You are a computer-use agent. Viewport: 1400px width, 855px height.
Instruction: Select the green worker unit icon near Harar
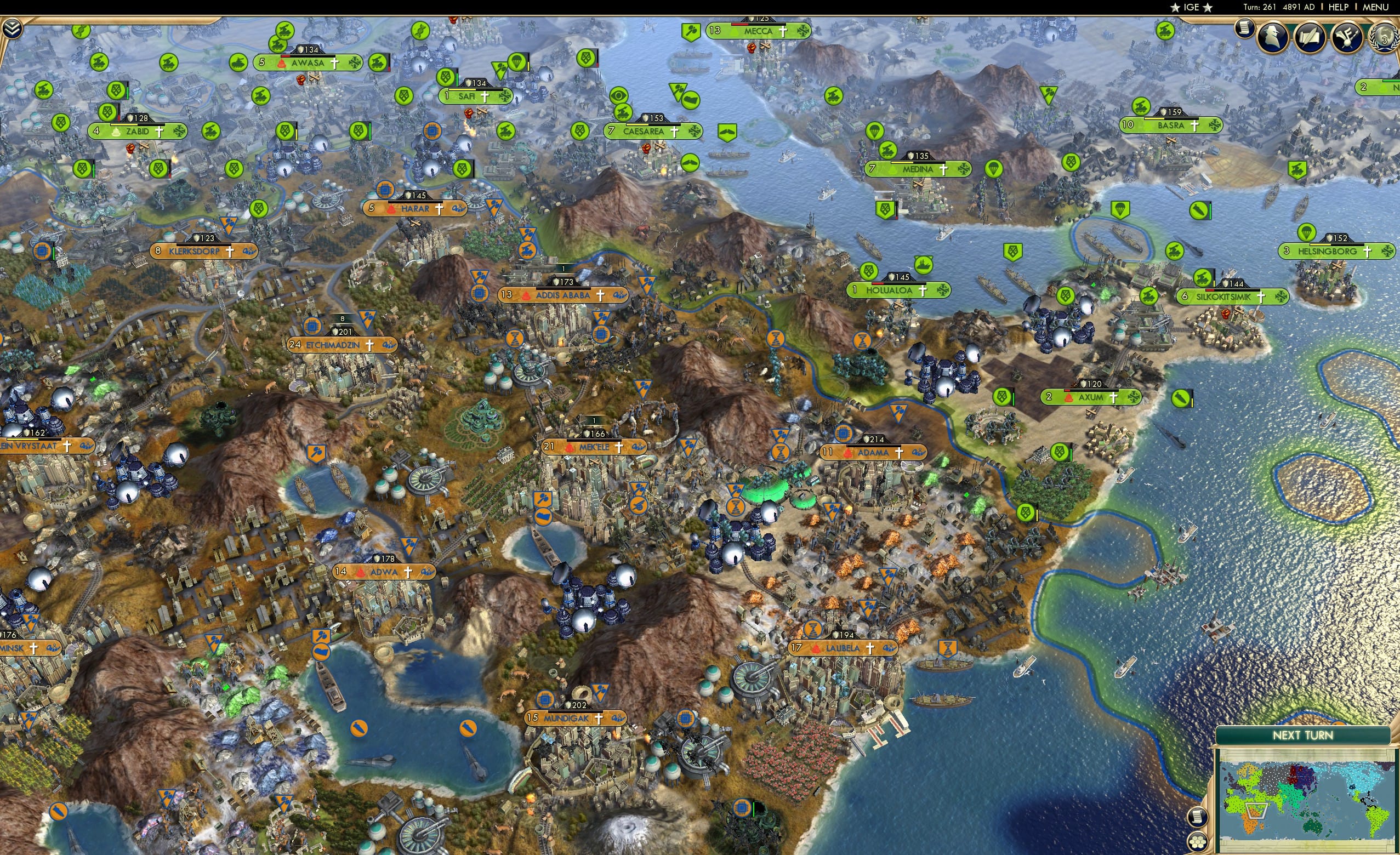[463, 169]
